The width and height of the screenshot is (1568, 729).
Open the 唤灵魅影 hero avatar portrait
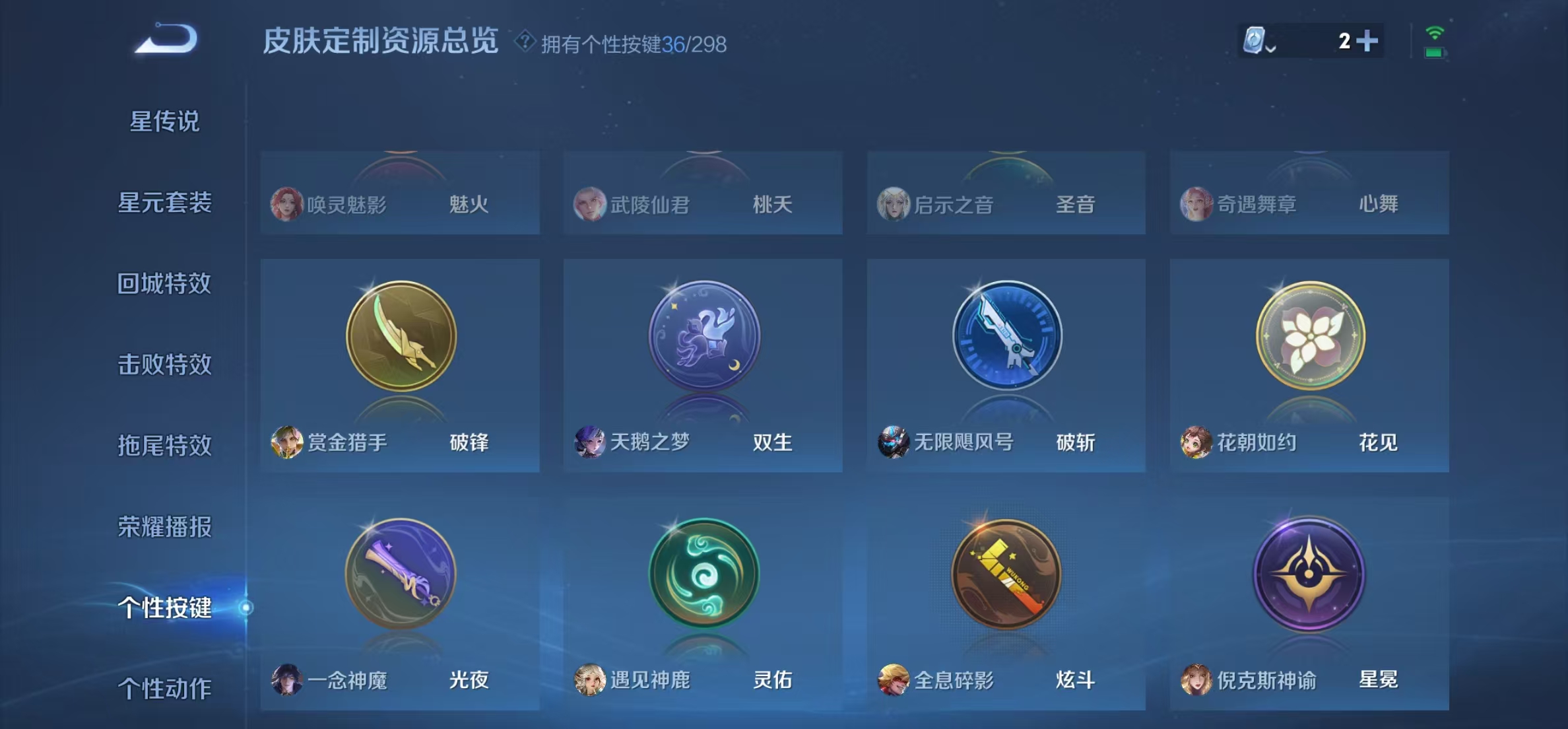click(x=289, y=205)
